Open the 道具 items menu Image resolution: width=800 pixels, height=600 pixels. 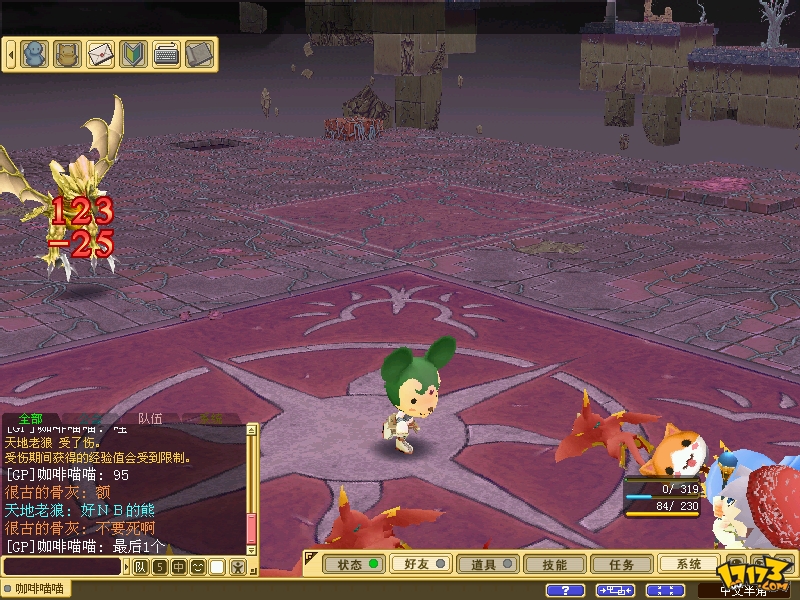point(486,564)
